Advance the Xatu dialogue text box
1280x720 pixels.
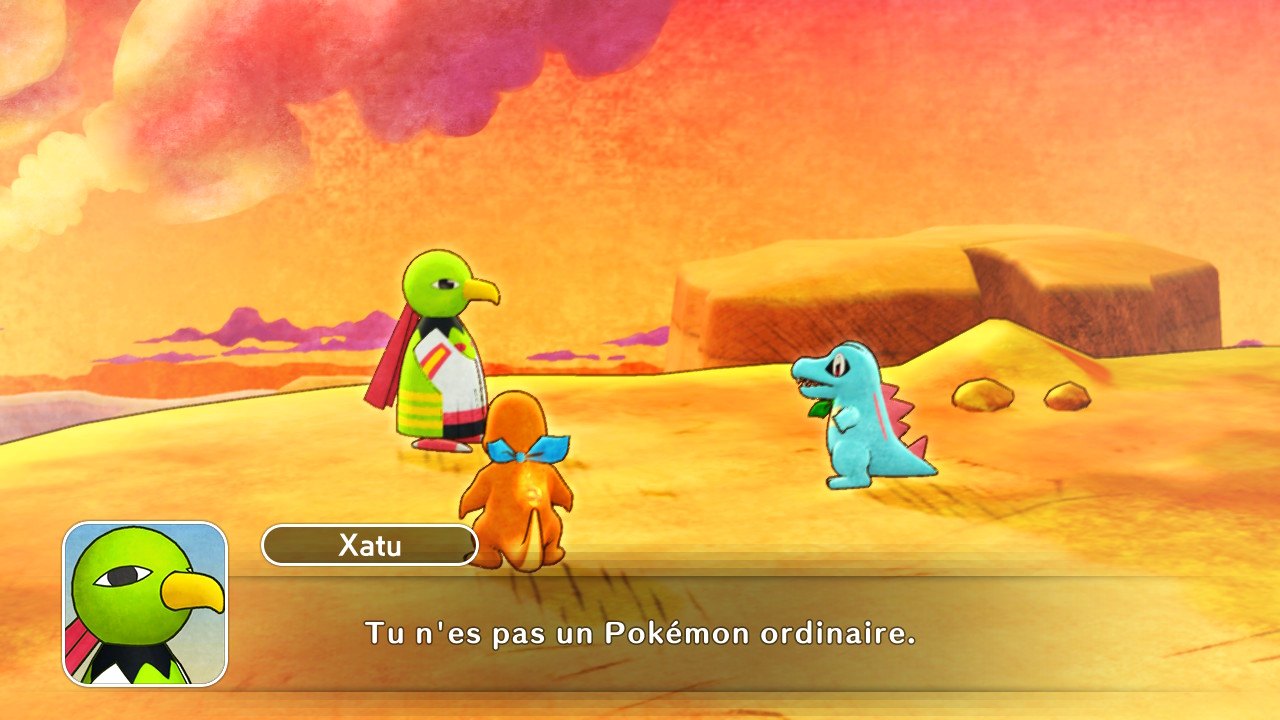point(640,633)
